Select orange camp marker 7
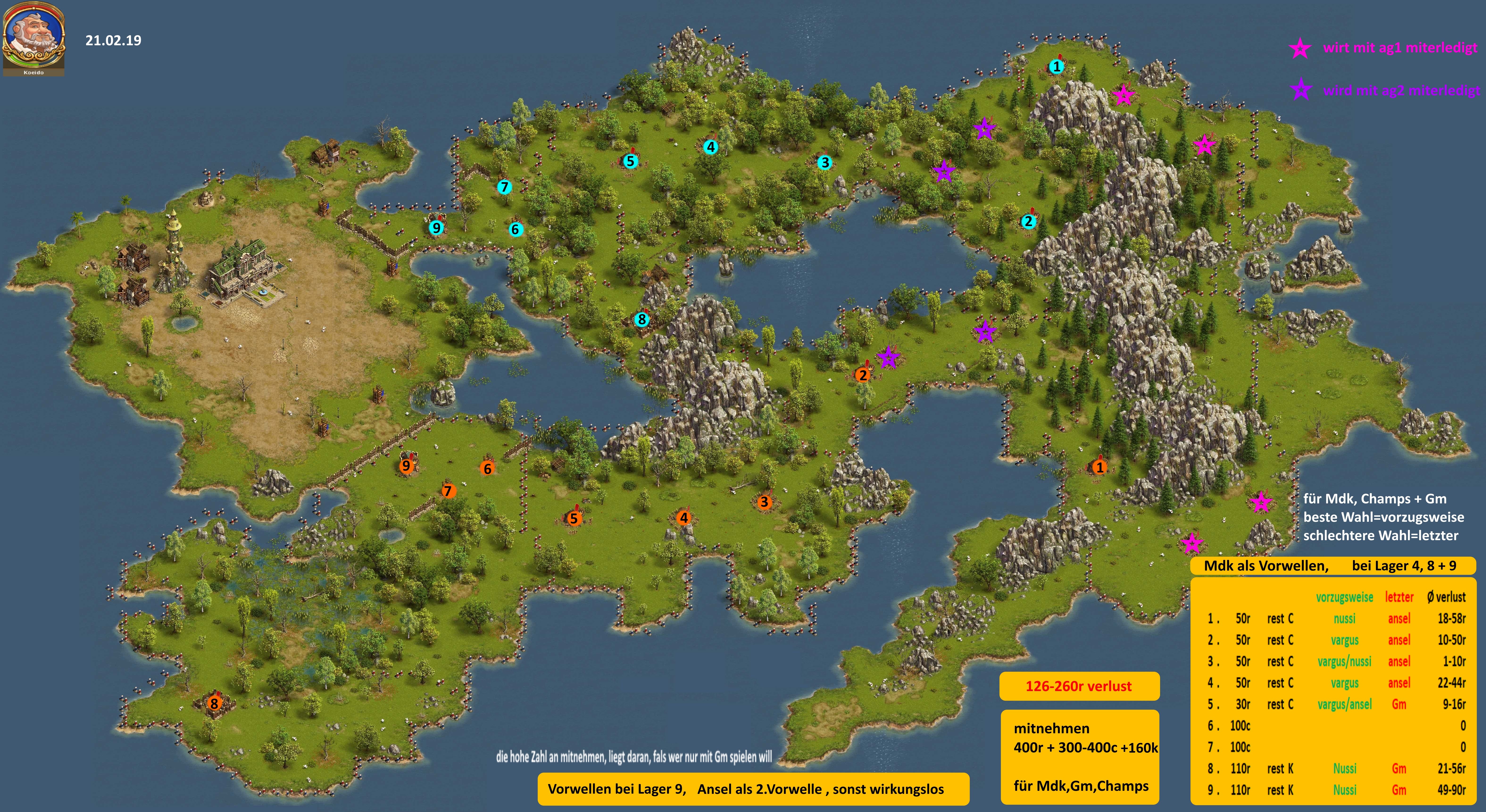This screenshot has width=1486, height=812. 448,491
